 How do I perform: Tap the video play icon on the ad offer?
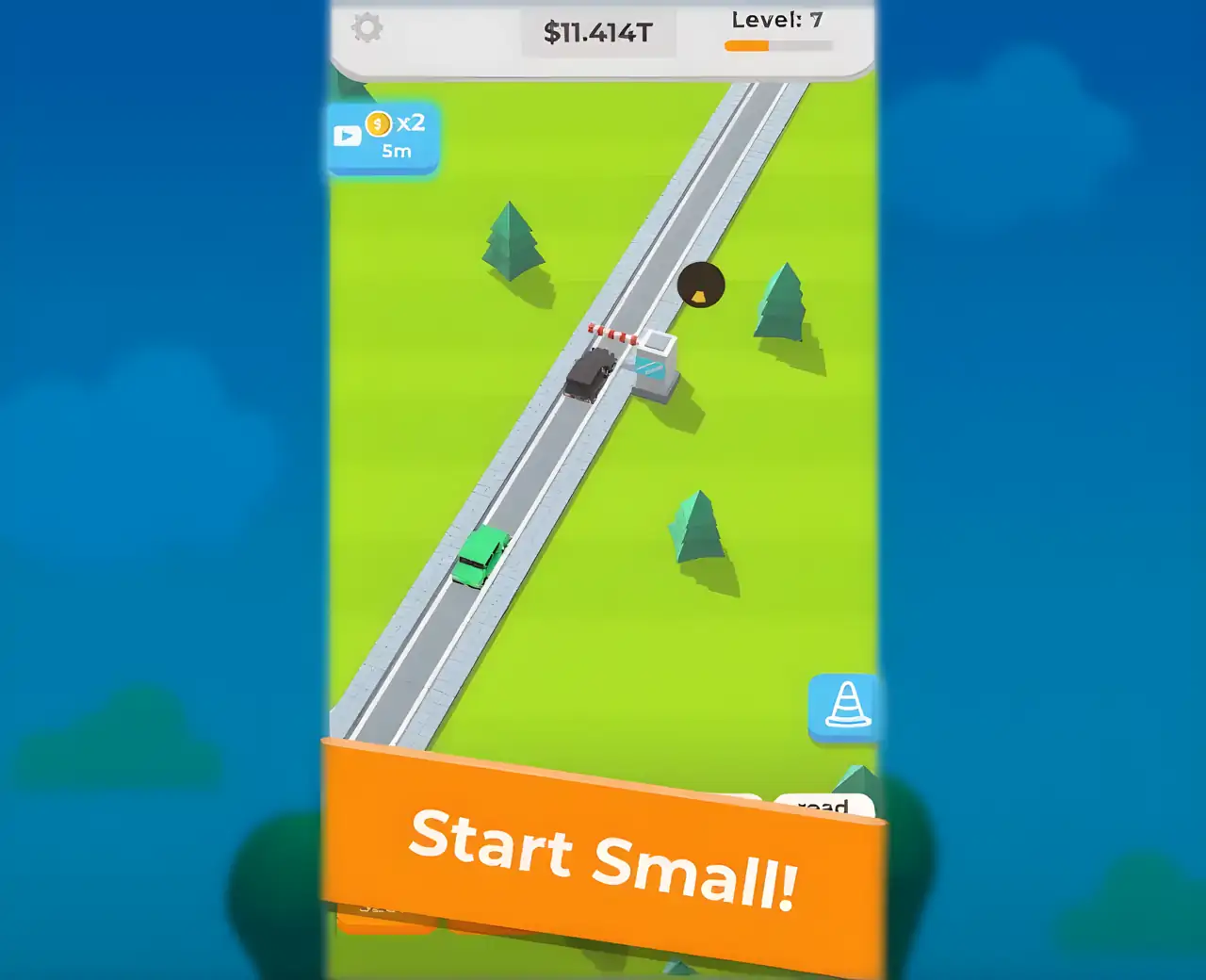(347, 134)
